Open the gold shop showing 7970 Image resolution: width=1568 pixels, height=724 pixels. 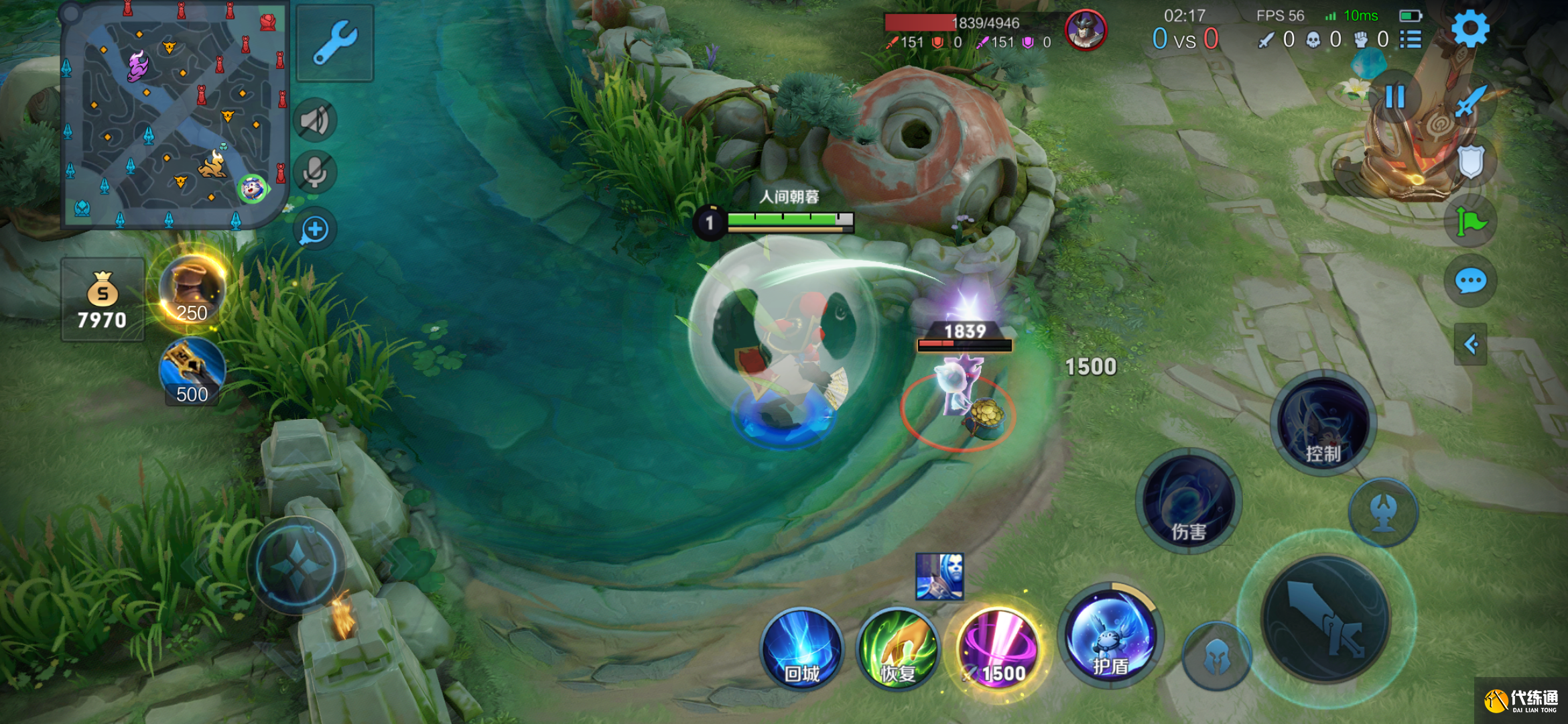click(x=103, y=300)
